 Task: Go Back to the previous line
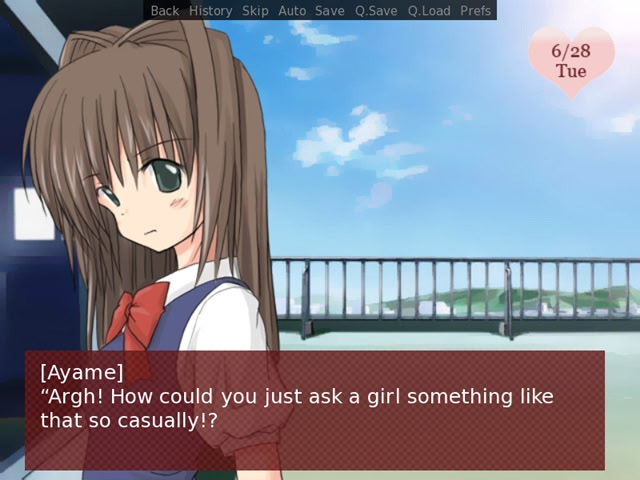point(165,11)
